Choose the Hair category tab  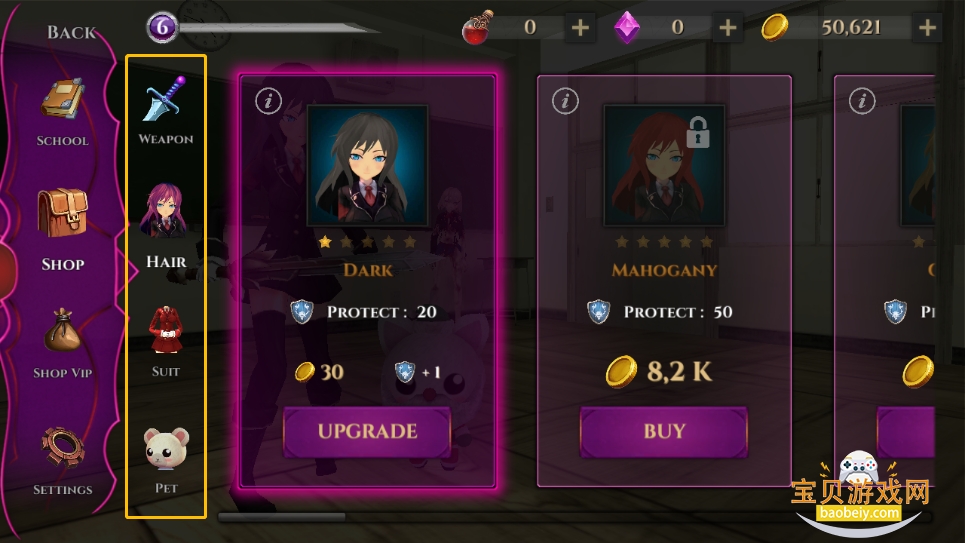coord(166,225)
